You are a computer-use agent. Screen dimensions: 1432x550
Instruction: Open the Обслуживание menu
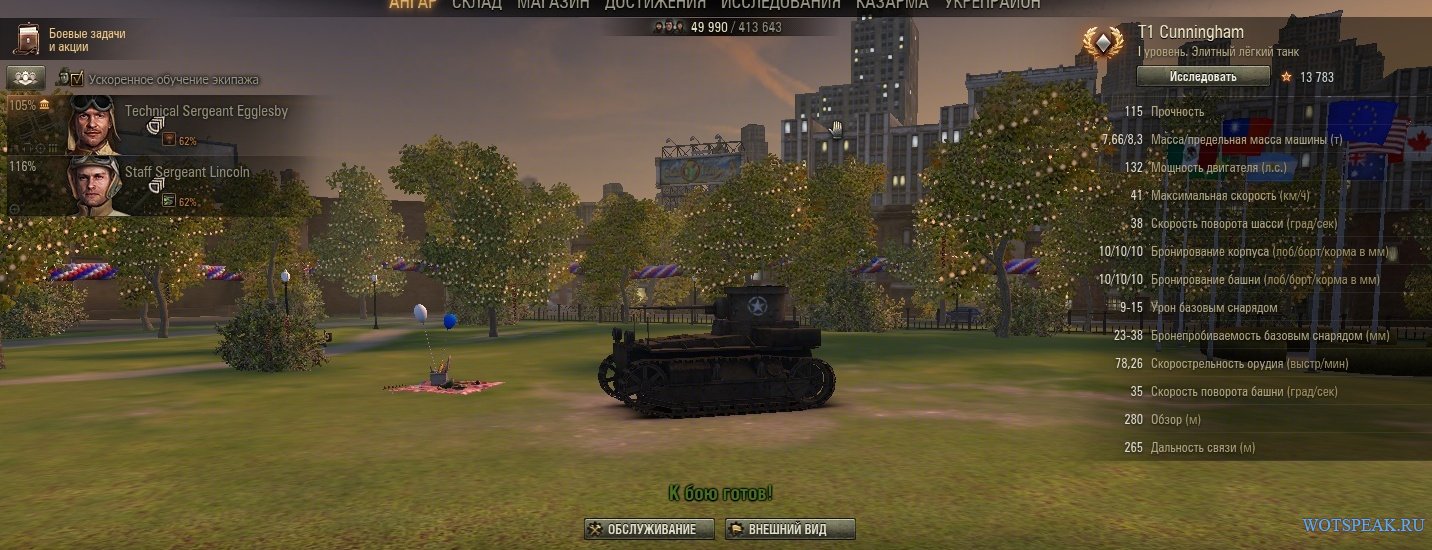click(x=650, y=529)
